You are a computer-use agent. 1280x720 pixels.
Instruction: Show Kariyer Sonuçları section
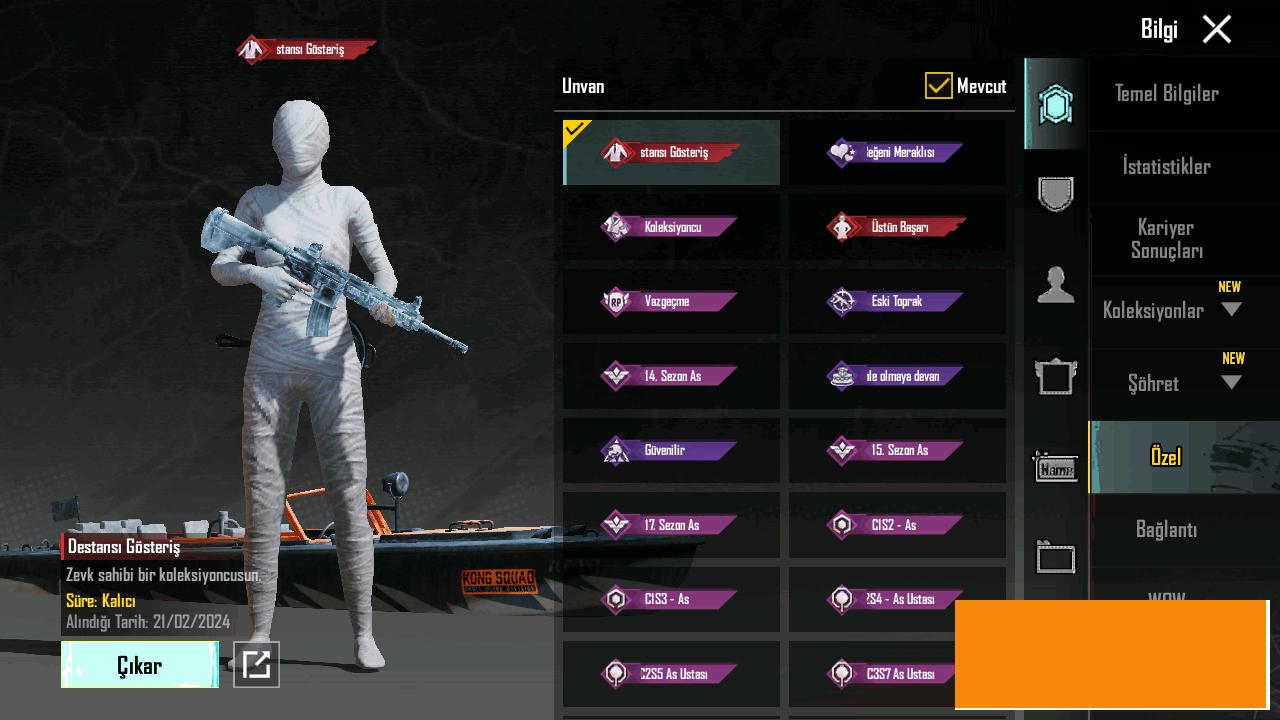tap(1166, 239)
